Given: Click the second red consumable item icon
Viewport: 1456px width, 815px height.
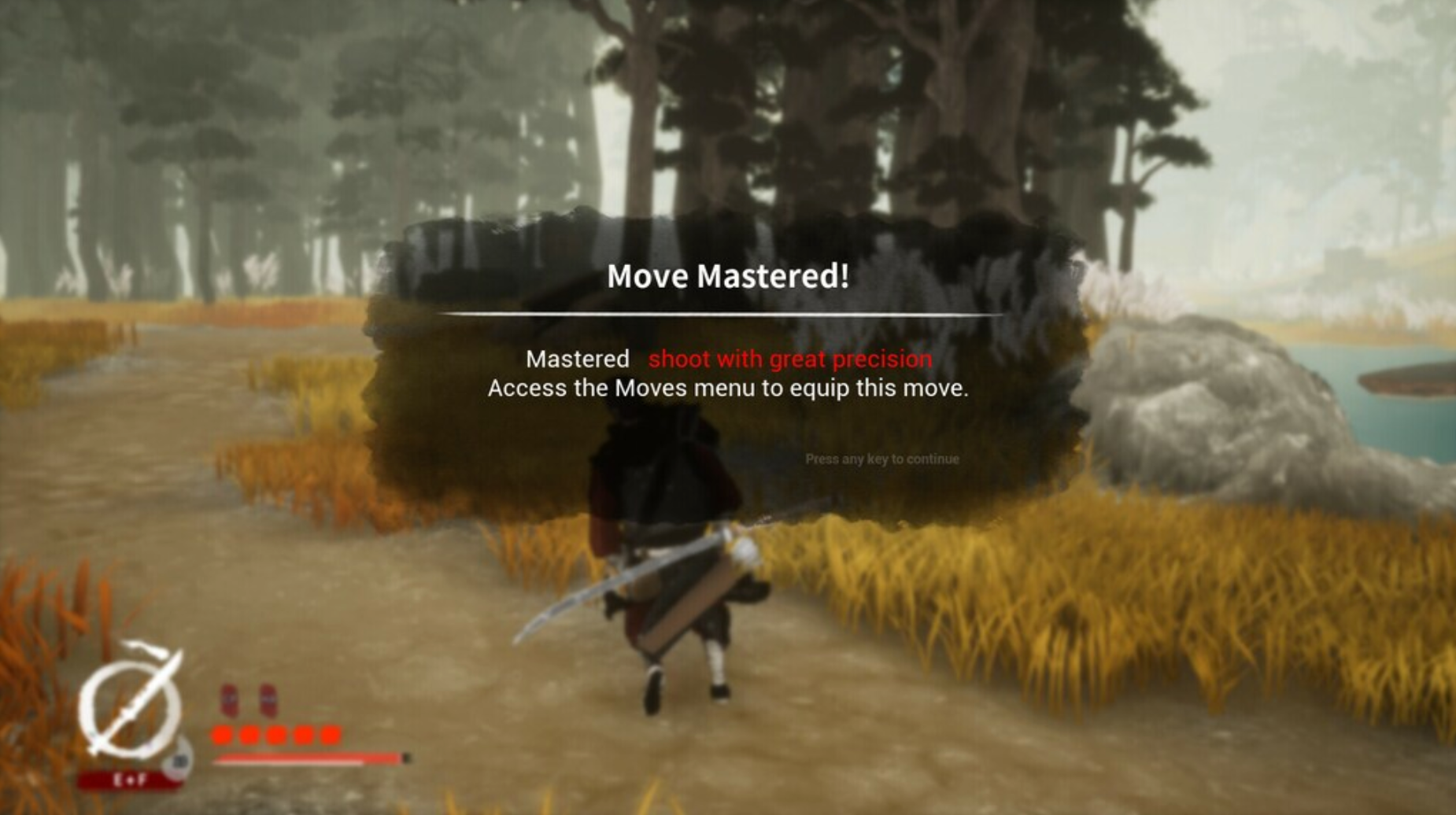Looking at the screenshot, I should point(269,699).
